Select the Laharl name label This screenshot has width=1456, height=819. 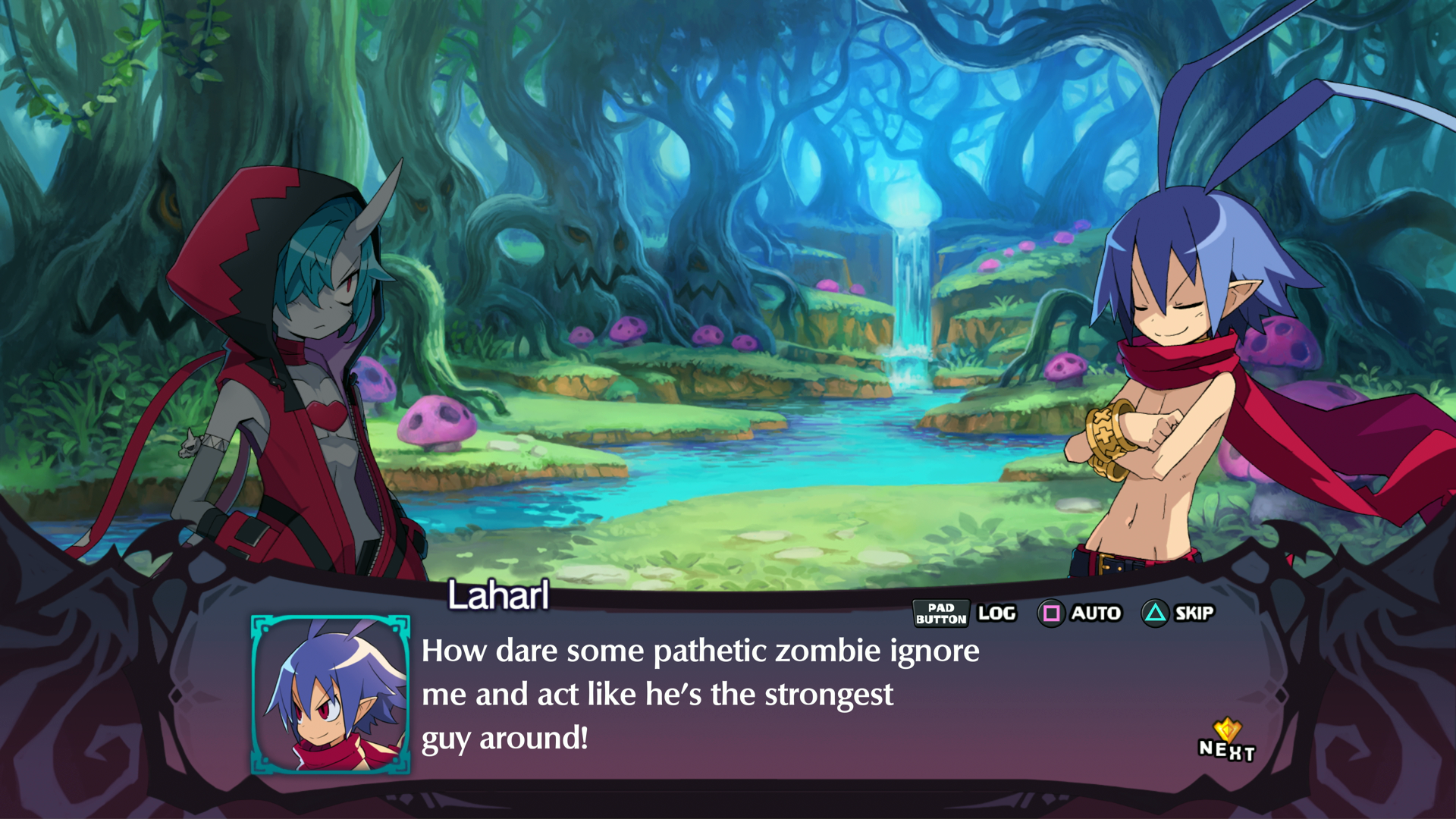pos(497,596)
